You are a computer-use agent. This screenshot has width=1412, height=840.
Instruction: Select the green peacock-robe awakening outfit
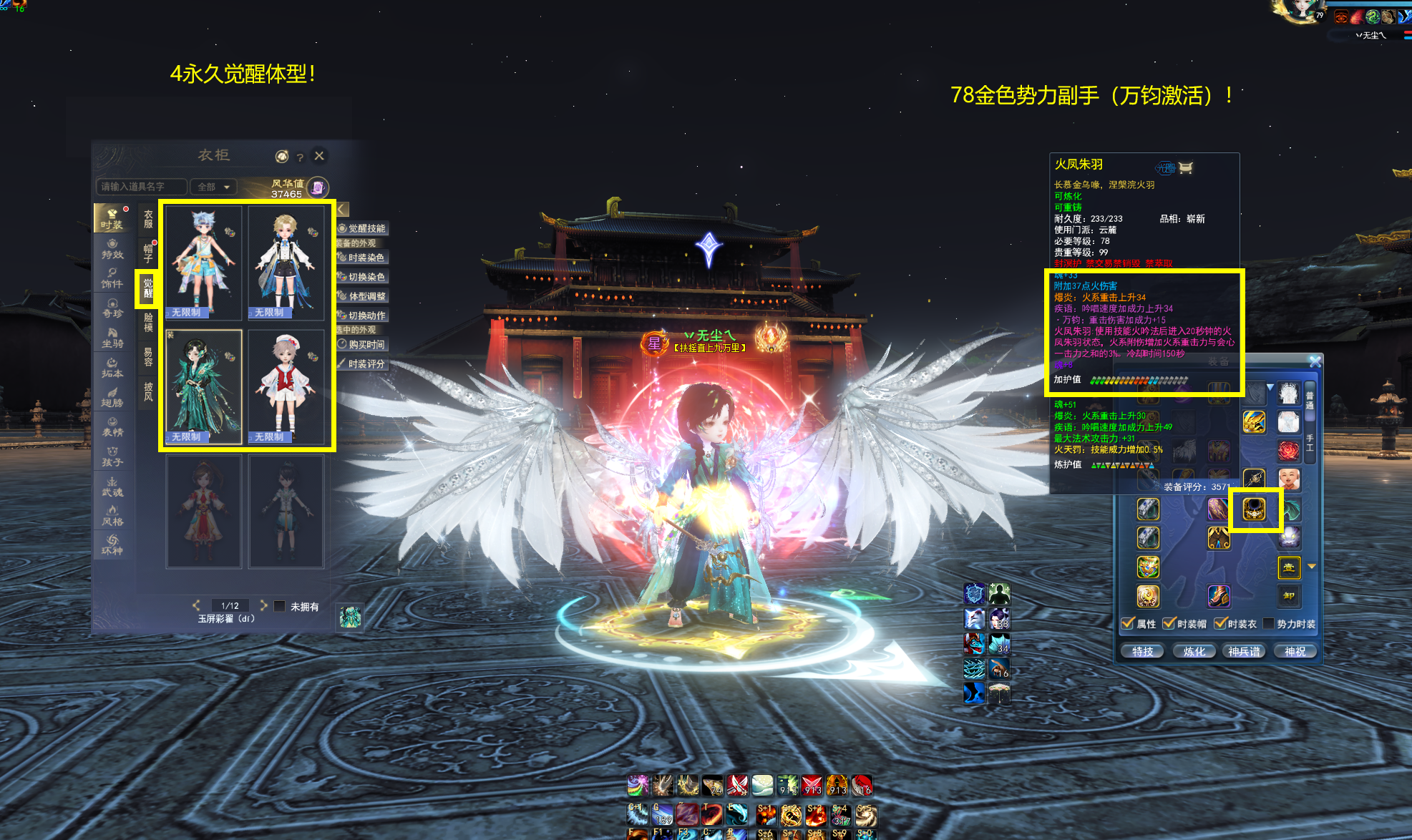(204, 386)
